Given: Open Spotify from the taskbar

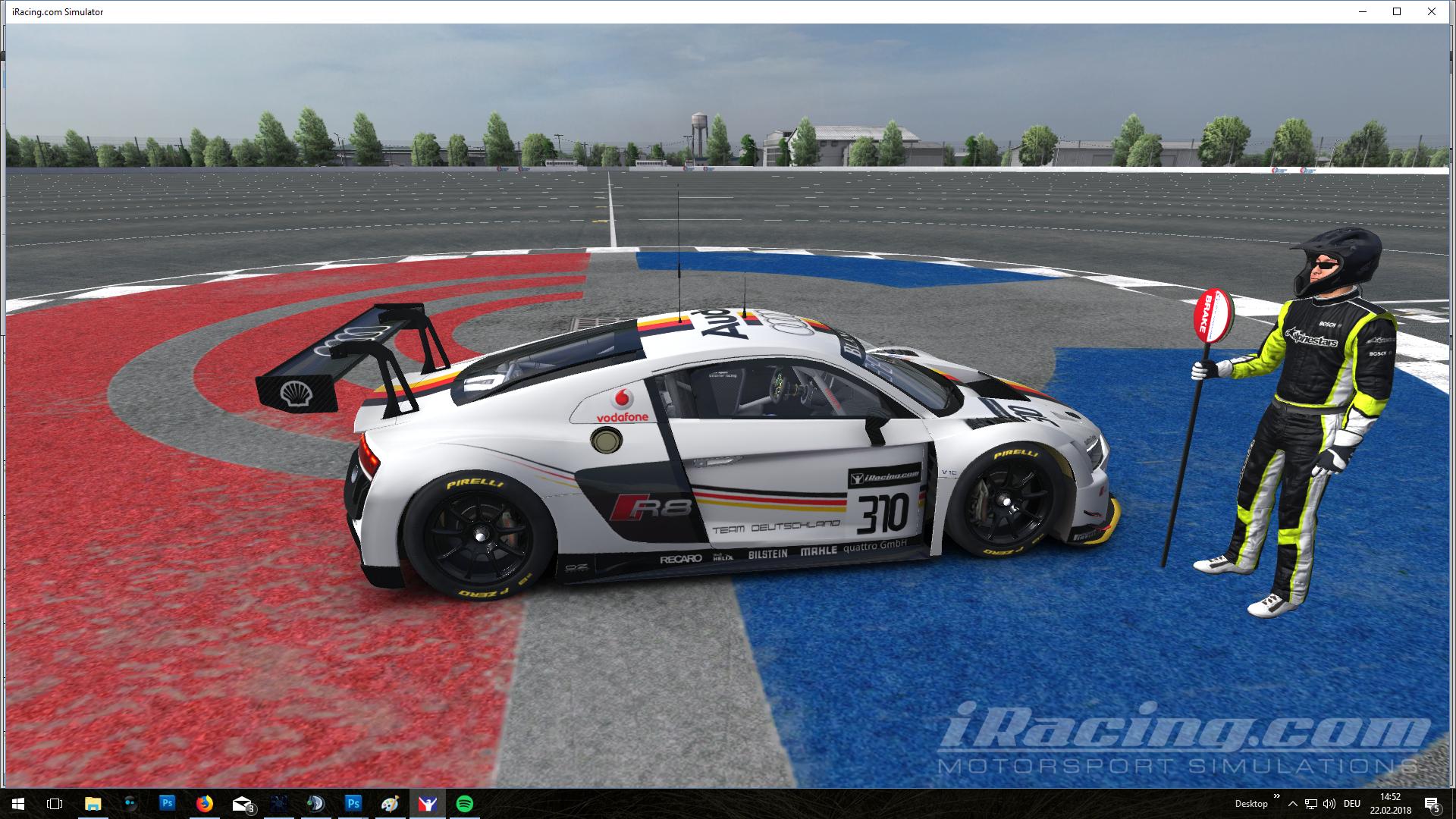Looking at the screenshot, I should 464,803.
